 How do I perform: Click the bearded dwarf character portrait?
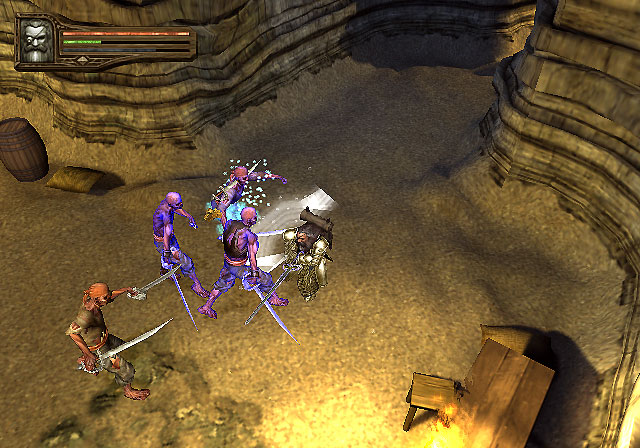[36, 43]
